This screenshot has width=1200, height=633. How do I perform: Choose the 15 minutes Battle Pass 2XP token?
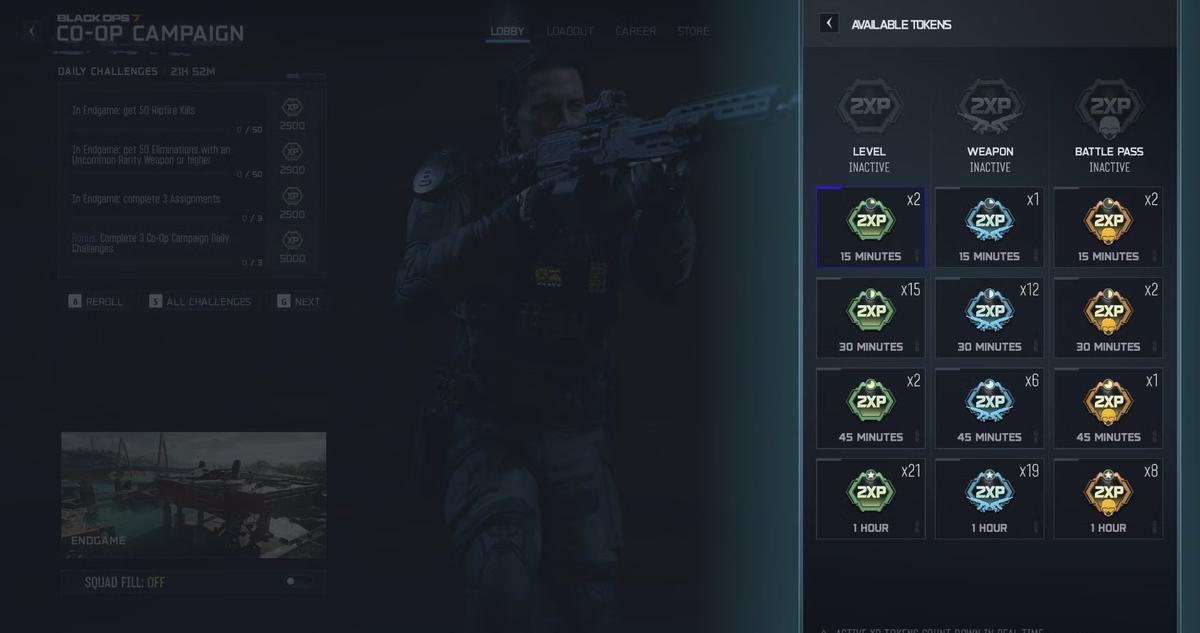[1108, 227]
